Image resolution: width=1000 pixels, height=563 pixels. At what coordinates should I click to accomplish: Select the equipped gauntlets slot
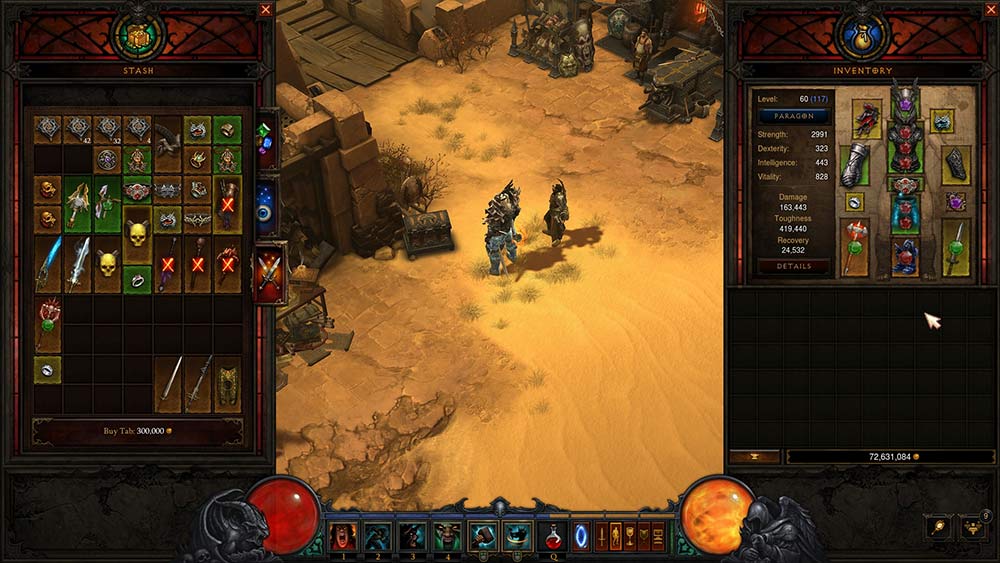click(853, 165)
